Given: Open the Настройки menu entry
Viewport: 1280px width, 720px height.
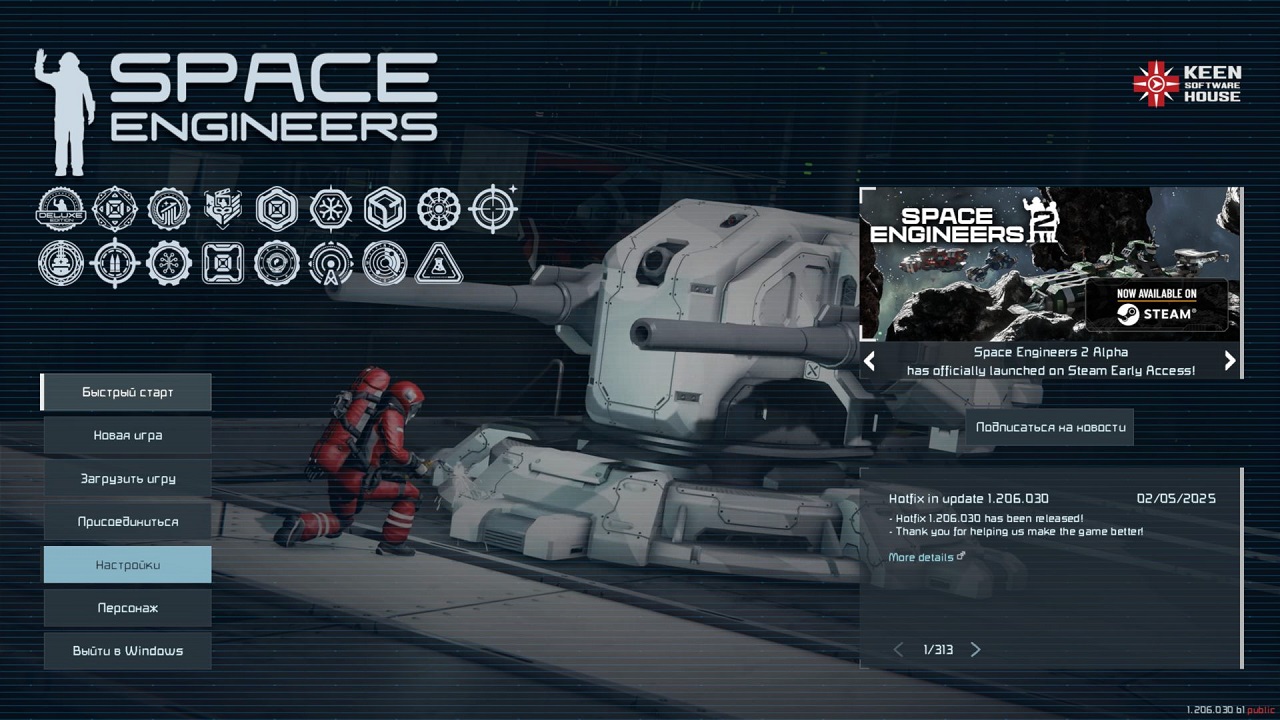Looking at the screenshot, I should pos(126,564).
